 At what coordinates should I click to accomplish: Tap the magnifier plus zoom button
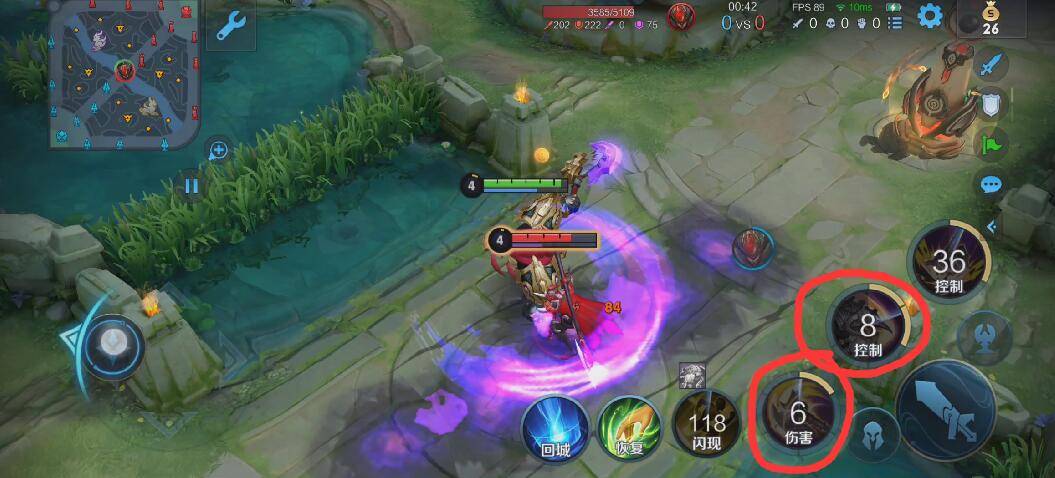(x=218, y=151)
